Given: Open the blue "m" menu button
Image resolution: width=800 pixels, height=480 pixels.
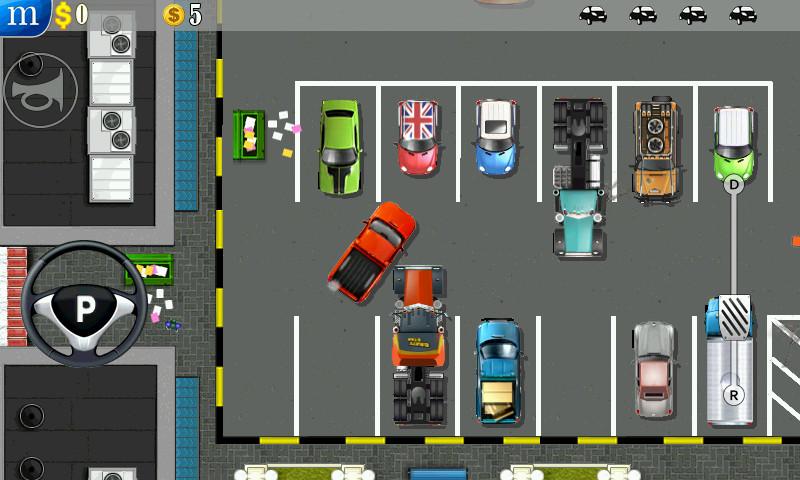Looking at the screenshot, I should [22, 15].
